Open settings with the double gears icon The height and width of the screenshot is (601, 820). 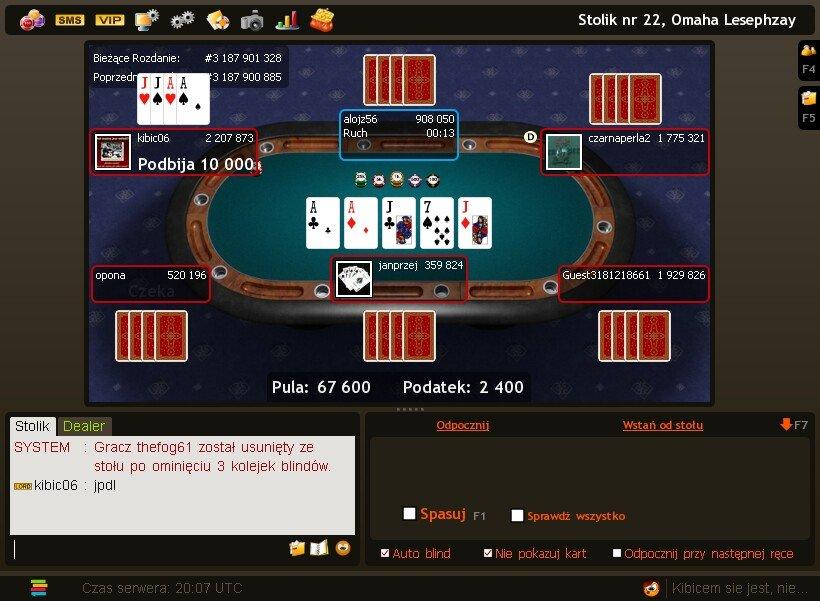182,20
